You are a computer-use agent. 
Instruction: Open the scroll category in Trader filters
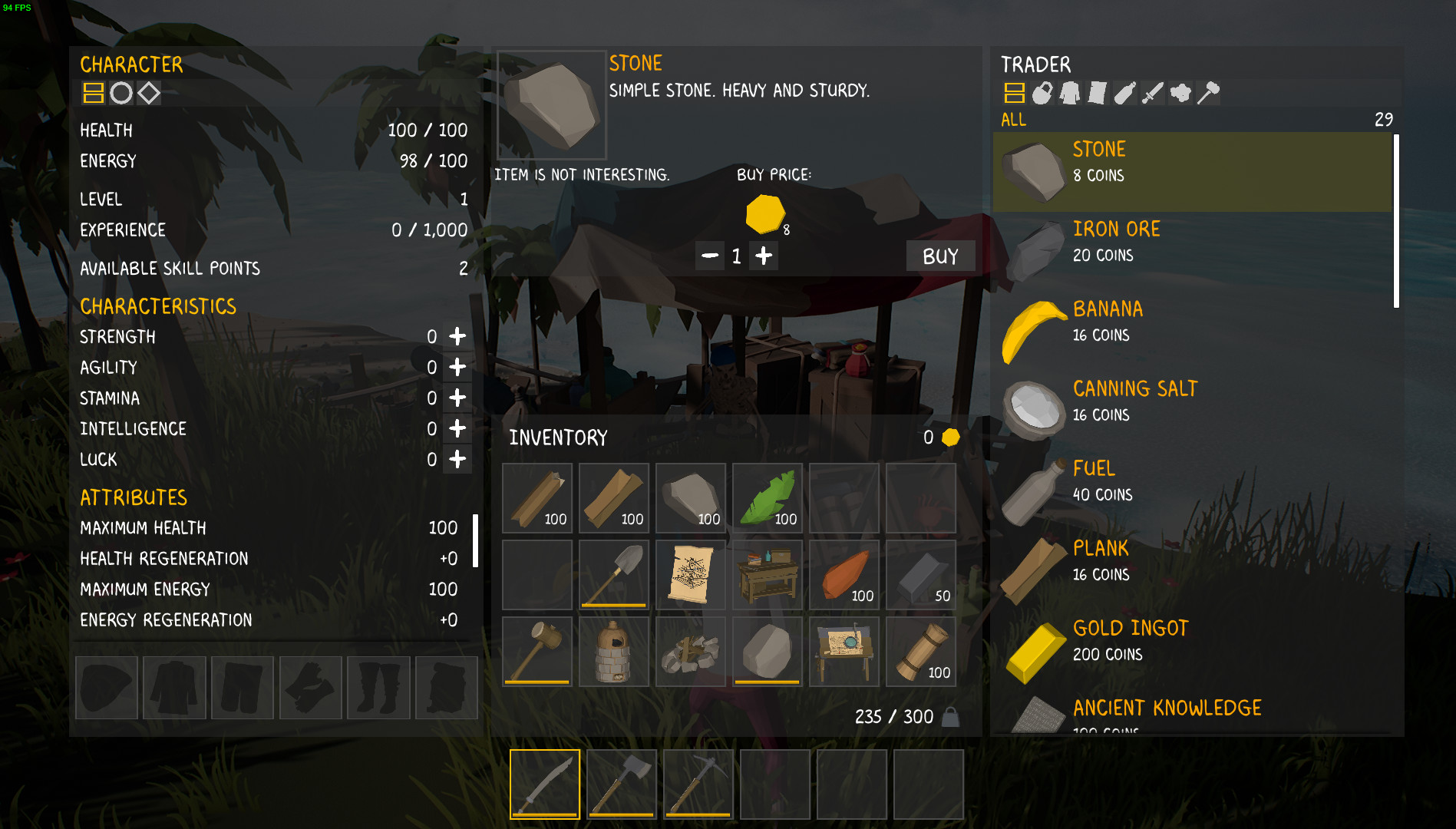pyautogui.click(x=1096, y=94)
